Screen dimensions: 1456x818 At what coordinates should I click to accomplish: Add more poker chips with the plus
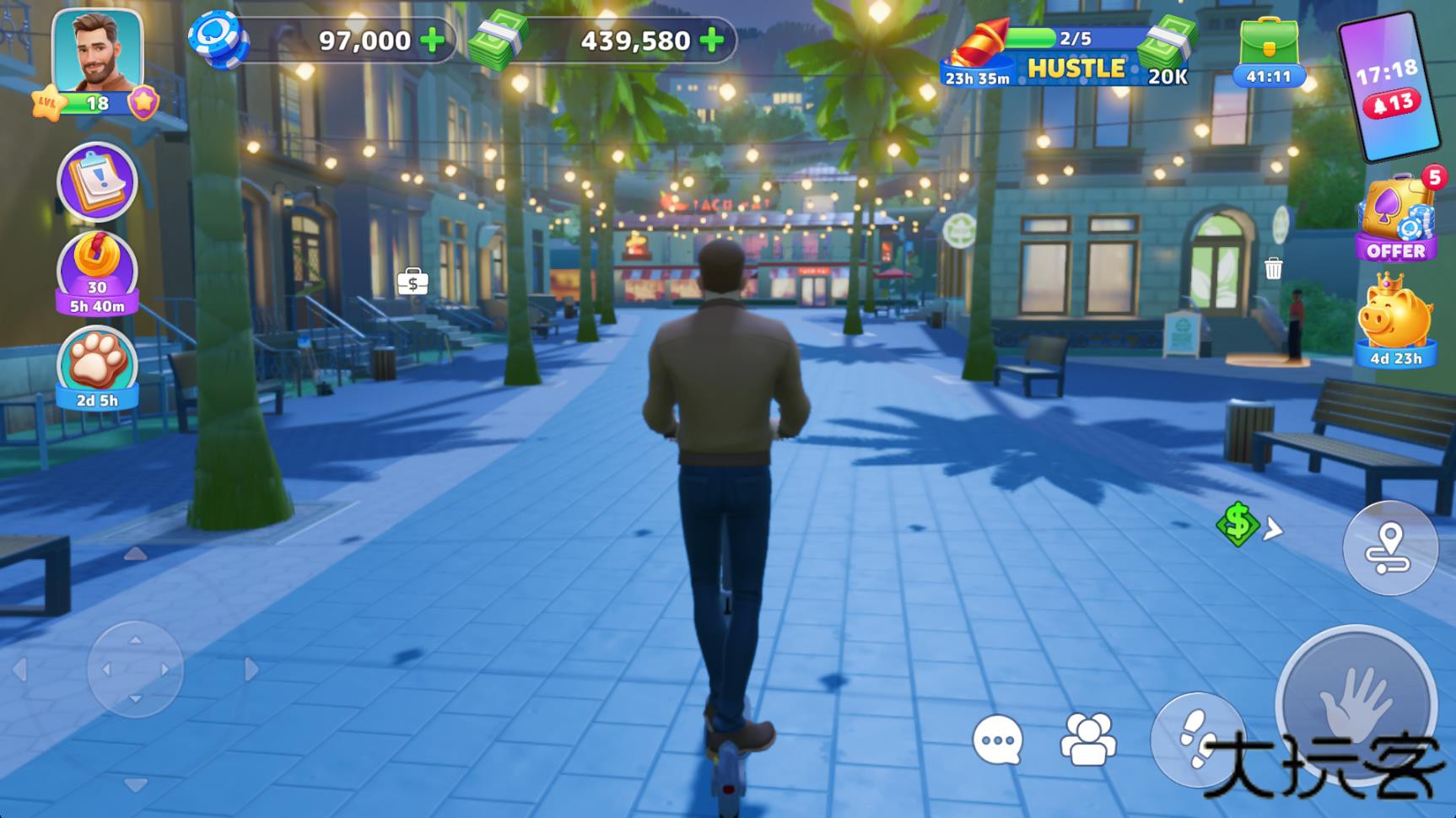(433, 40)
